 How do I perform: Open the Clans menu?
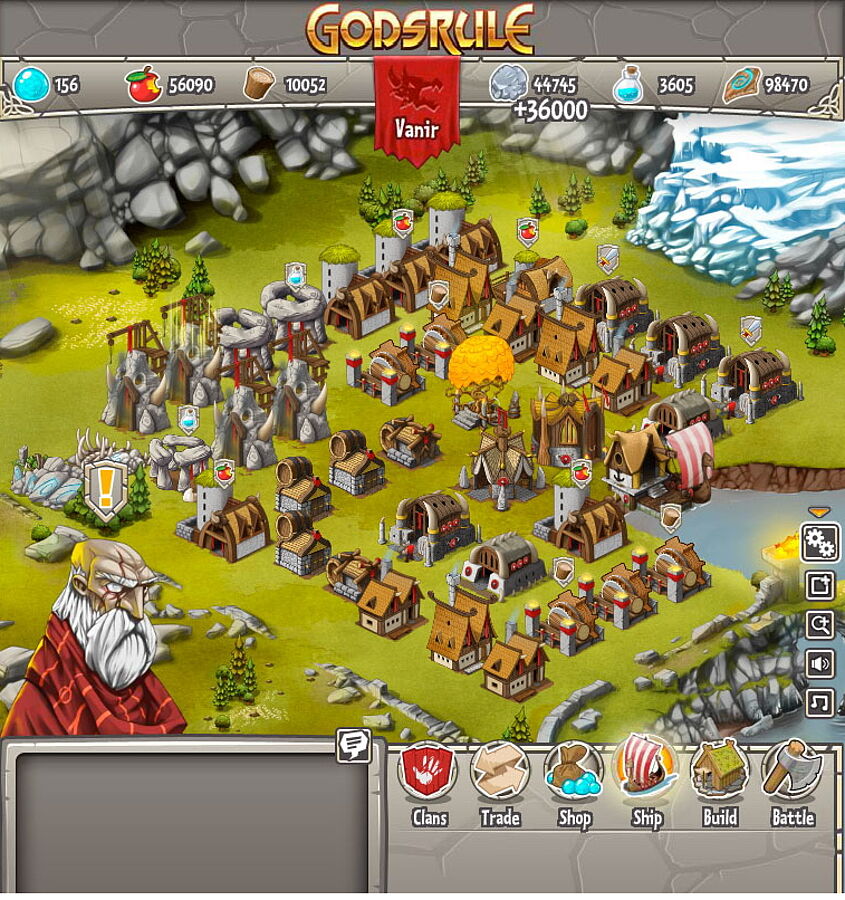pyautogui.click(x=428, y=773)
